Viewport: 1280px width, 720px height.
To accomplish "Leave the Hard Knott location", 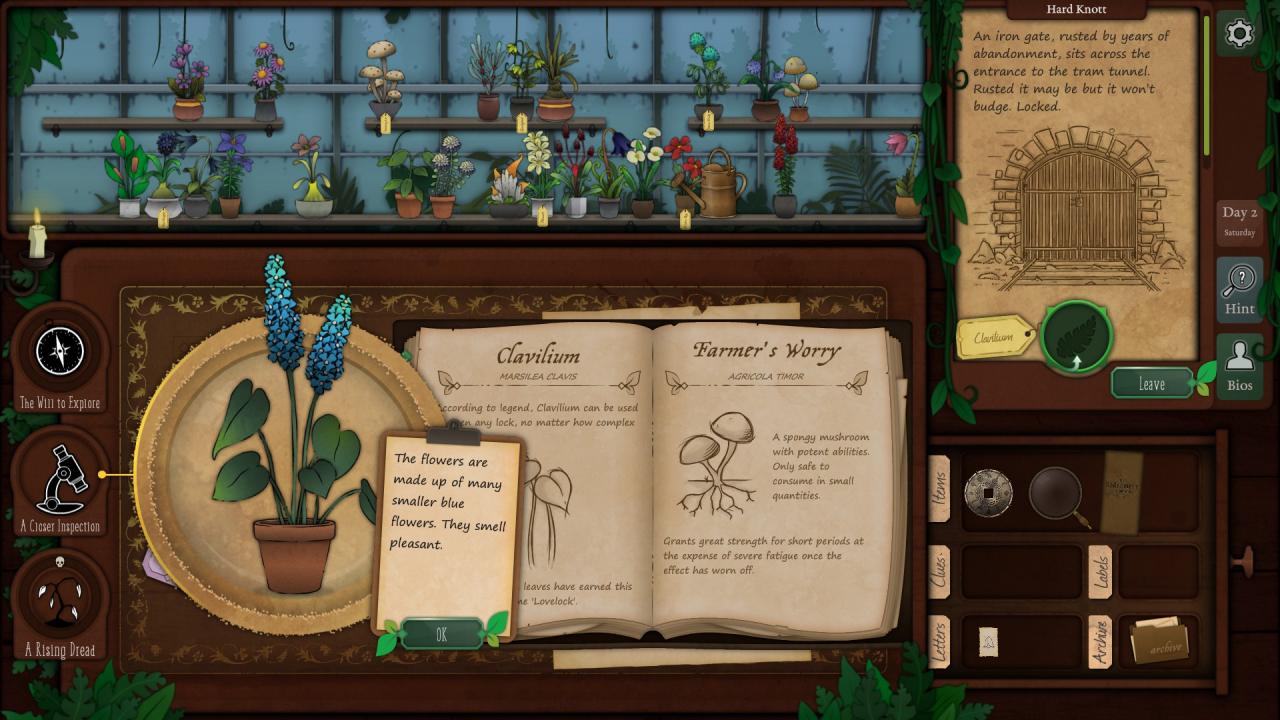I will tap(1151, 383).
